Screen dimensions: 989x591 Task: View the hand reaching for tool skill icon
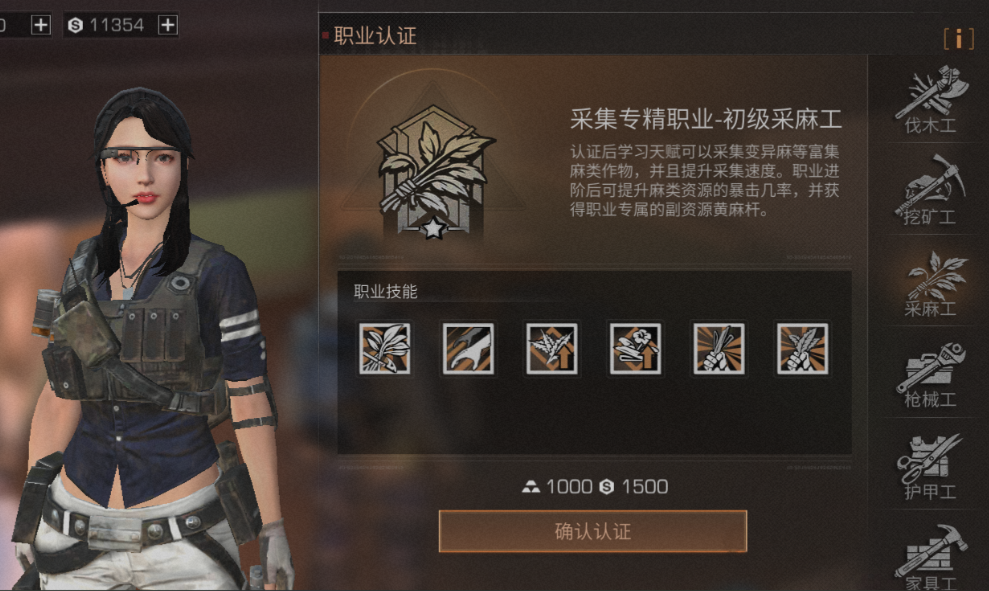[x=468, y=349]
